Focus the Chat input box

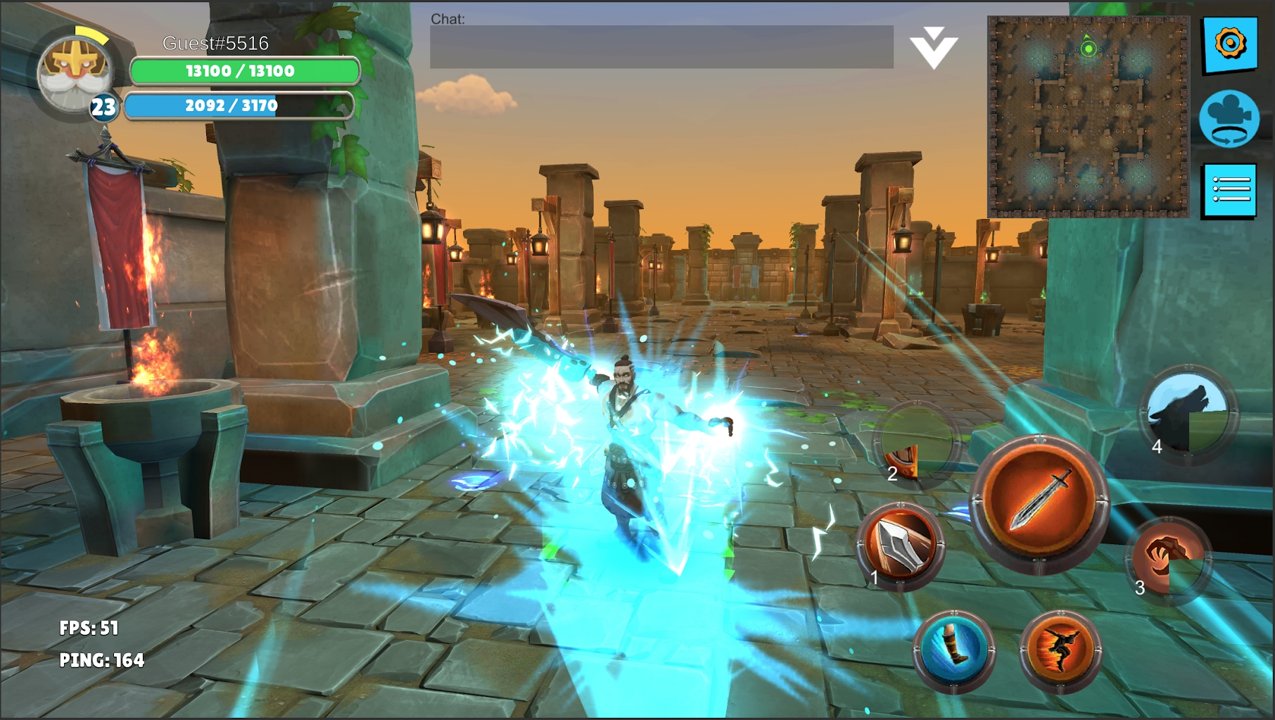point(661,48)
